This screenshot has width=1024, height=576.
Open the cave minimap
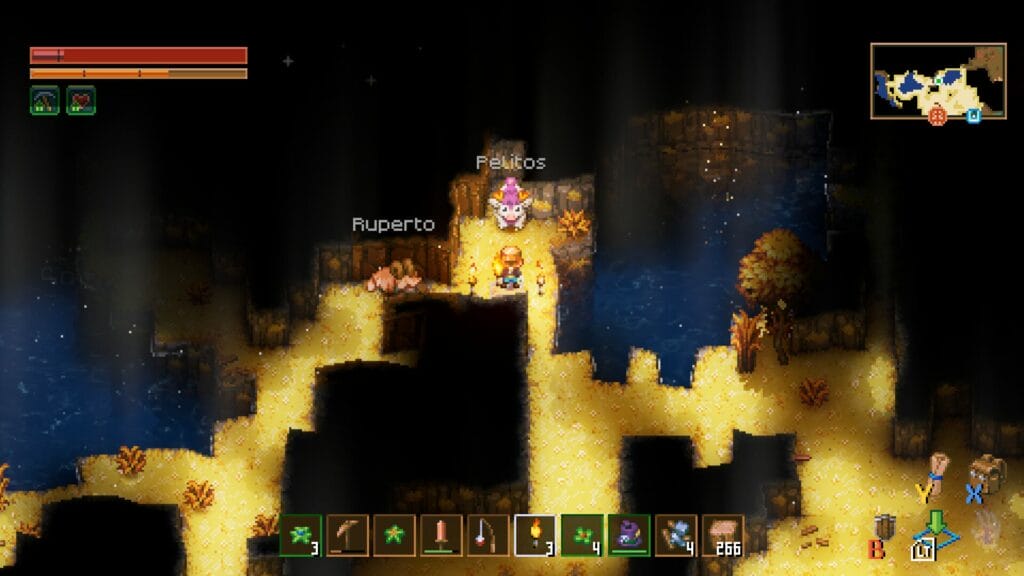click(938, 80)
